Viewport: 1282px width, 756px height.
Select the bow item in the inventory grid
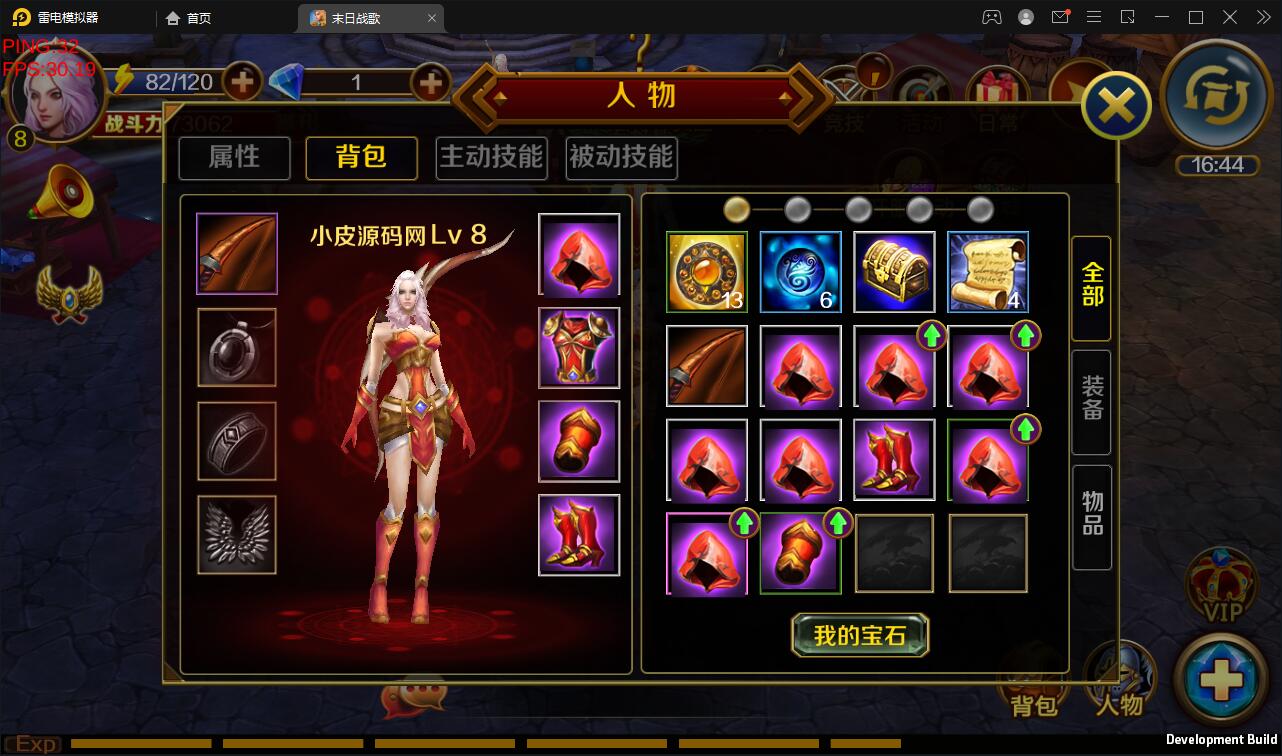pyautogui.click(x=706, y=366)
